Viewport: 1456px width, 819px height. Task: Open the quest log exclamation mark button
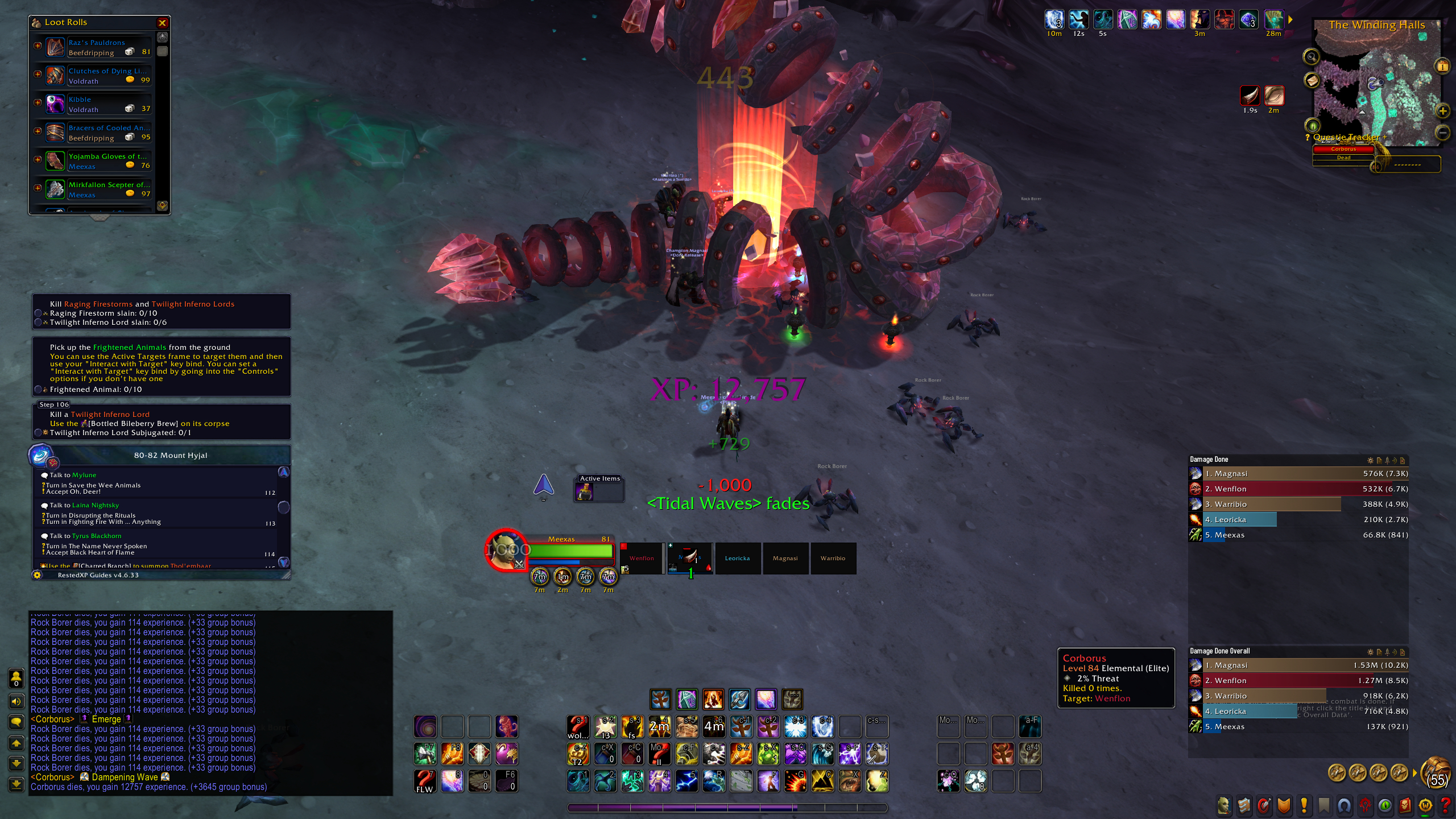tap(1304, 805)
